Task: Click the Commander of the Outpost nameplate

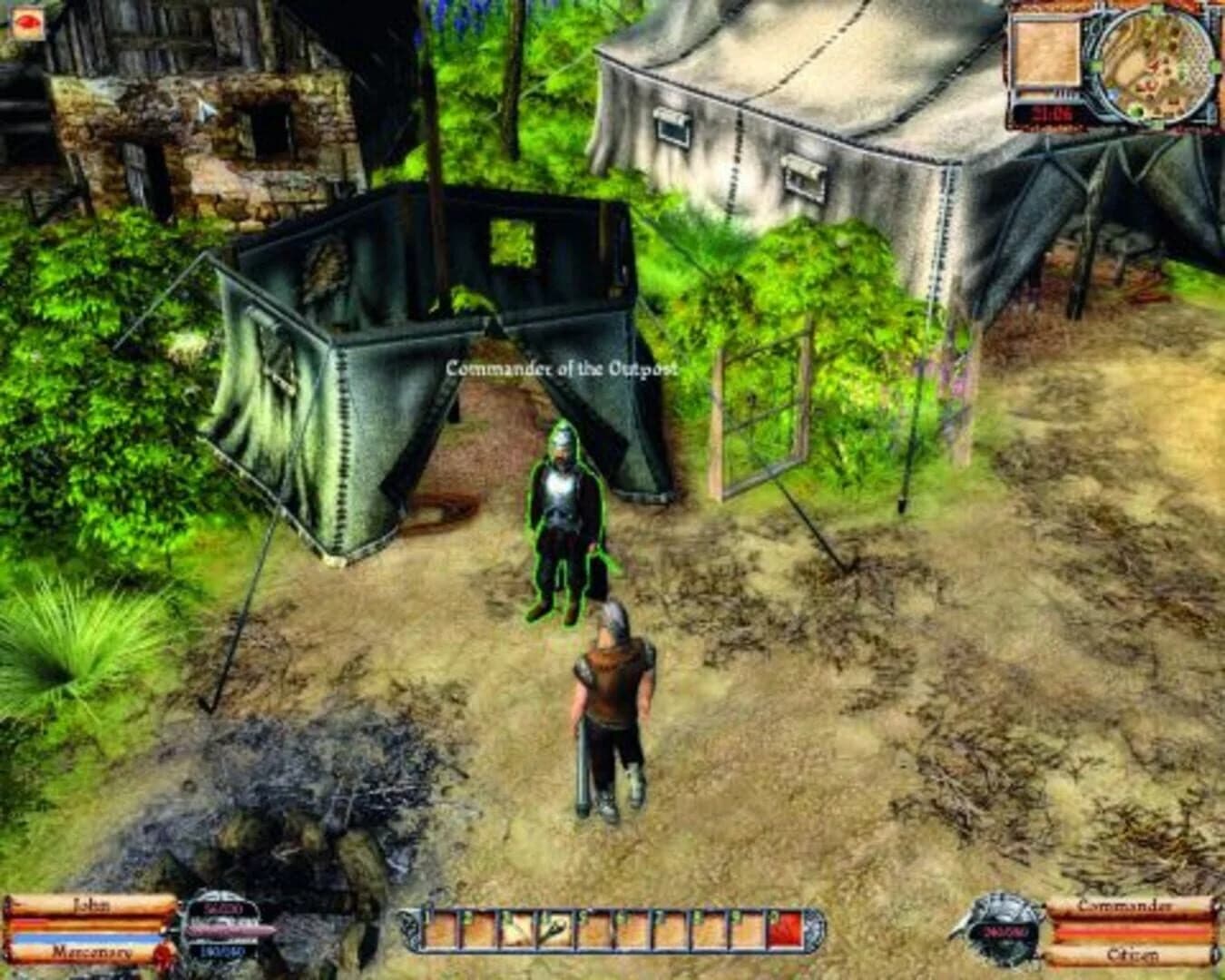Action: tap(563, 368)
